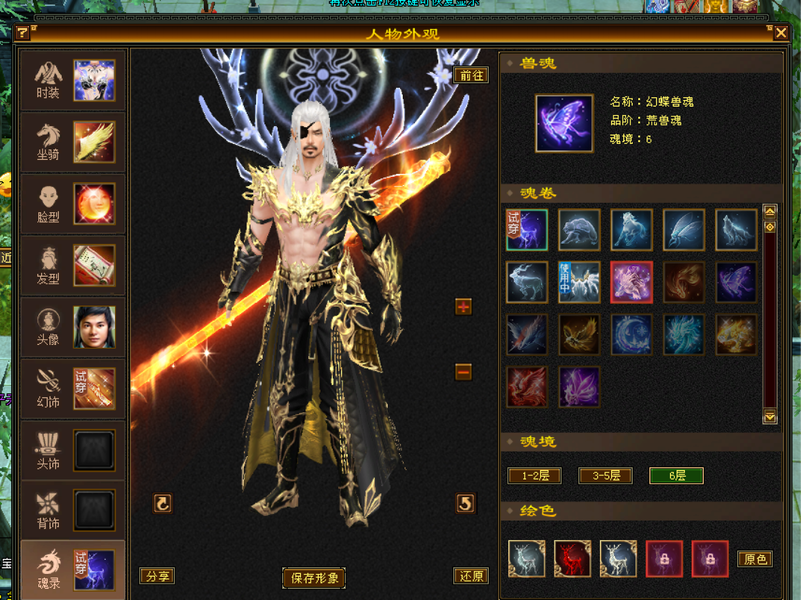The height and width of the screenshot is (600, 801).
Task: Select the 坐骑 mount category
Action: (x=72, y=142)
